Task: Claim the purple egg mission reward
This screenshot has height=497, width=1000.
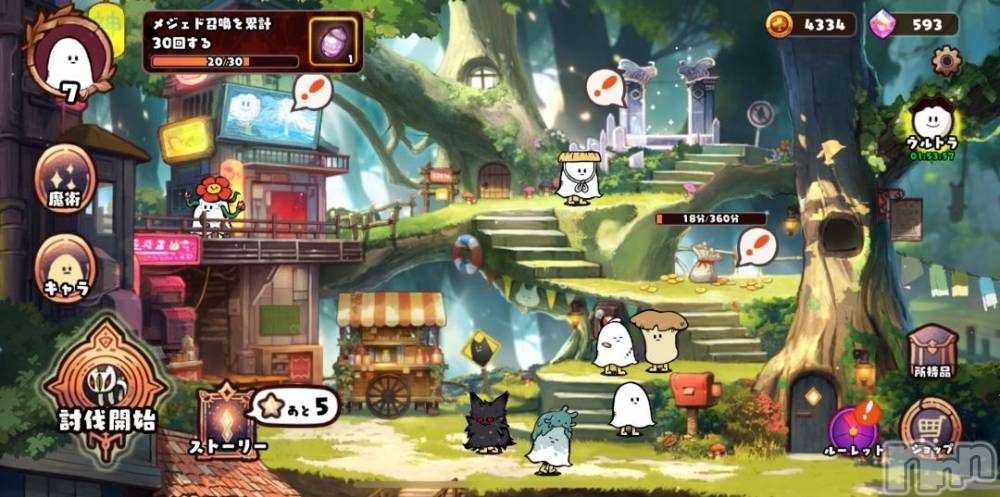Action: coord(334,41)
